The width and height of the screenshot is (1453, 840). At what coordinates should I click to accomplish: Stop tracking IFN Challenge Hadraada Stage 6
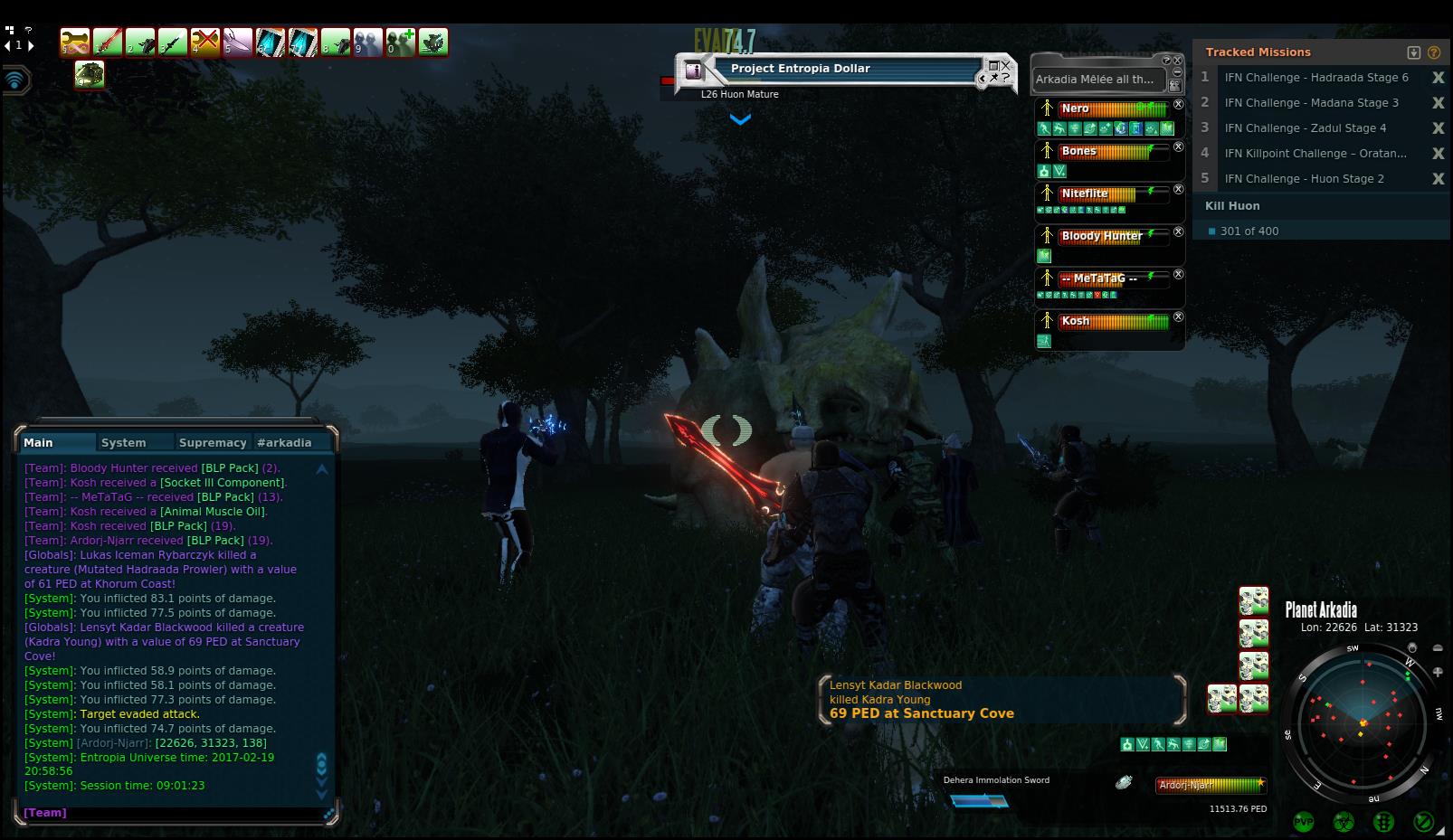pos(1438,78)
